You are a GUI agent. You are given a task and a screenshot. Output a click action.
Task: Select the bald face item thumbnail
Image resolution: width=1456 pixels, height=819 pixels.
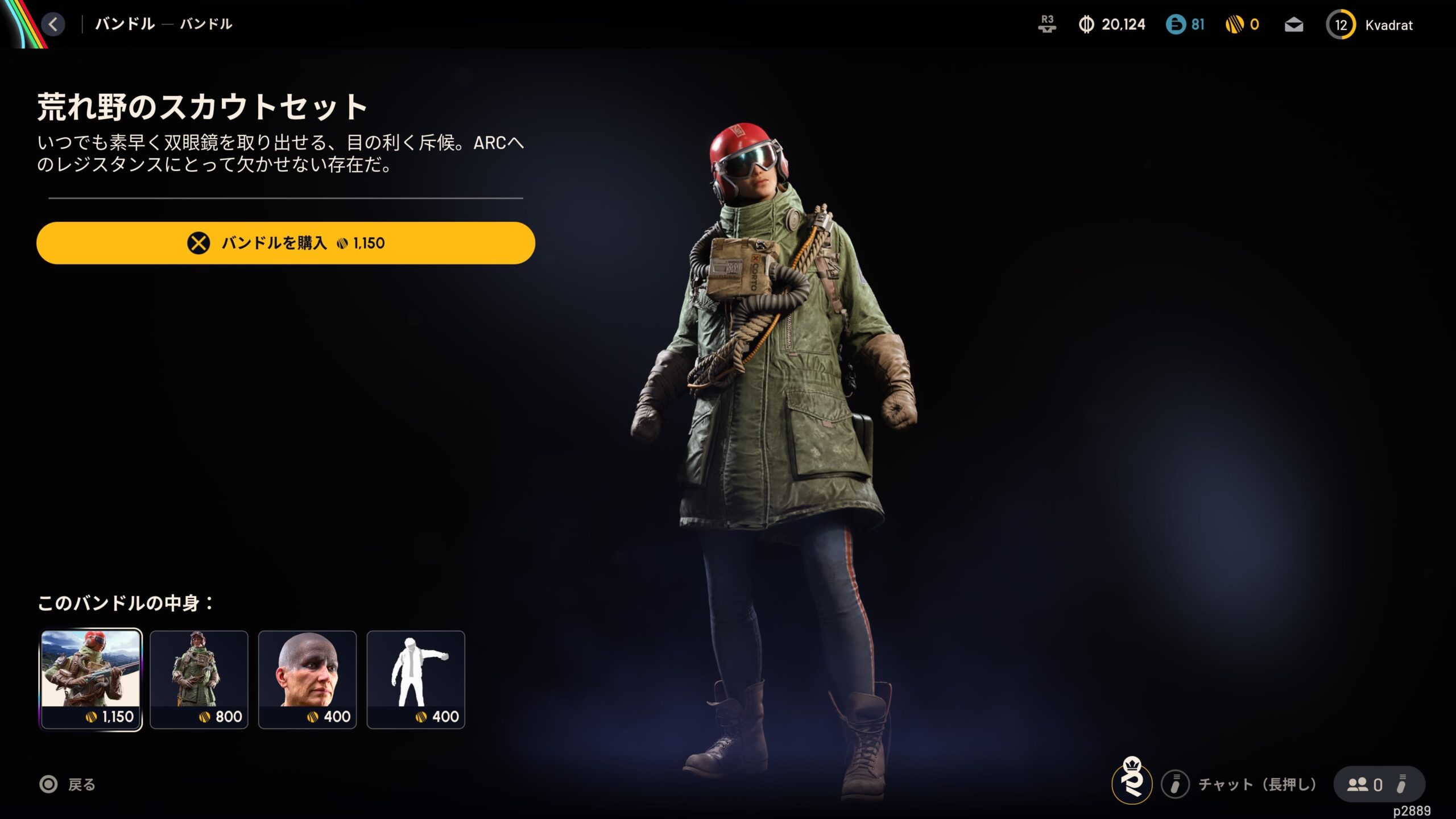point(307,679)
